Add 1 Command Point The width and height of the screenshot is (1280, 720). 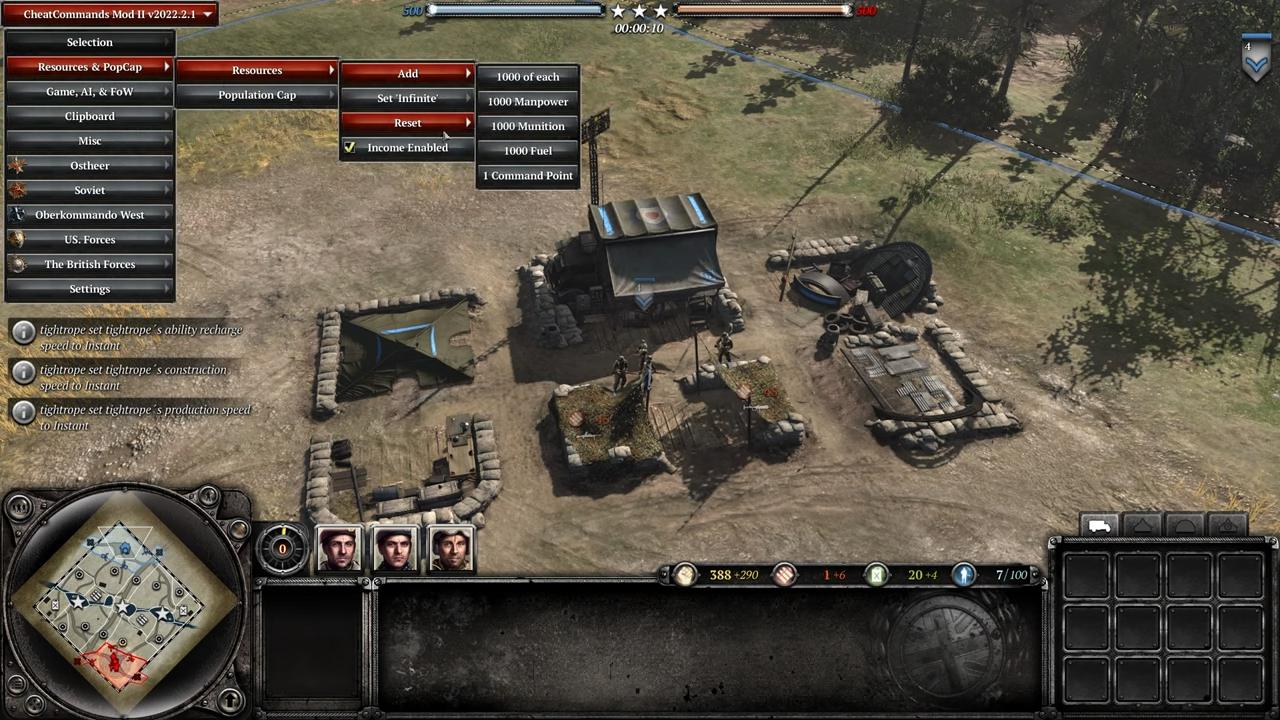click(x=528, y=176)
